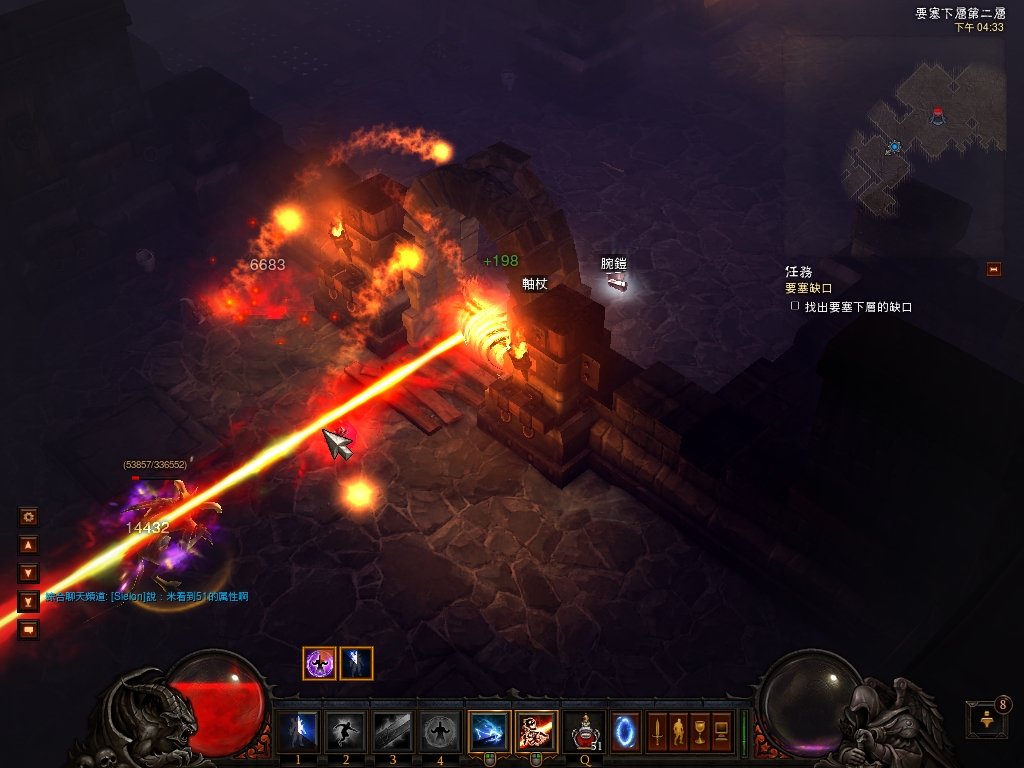Open the skills menu sword button
Image resolution: width=1024 pixels, height=768 pixels.
[x=658, y=732]
